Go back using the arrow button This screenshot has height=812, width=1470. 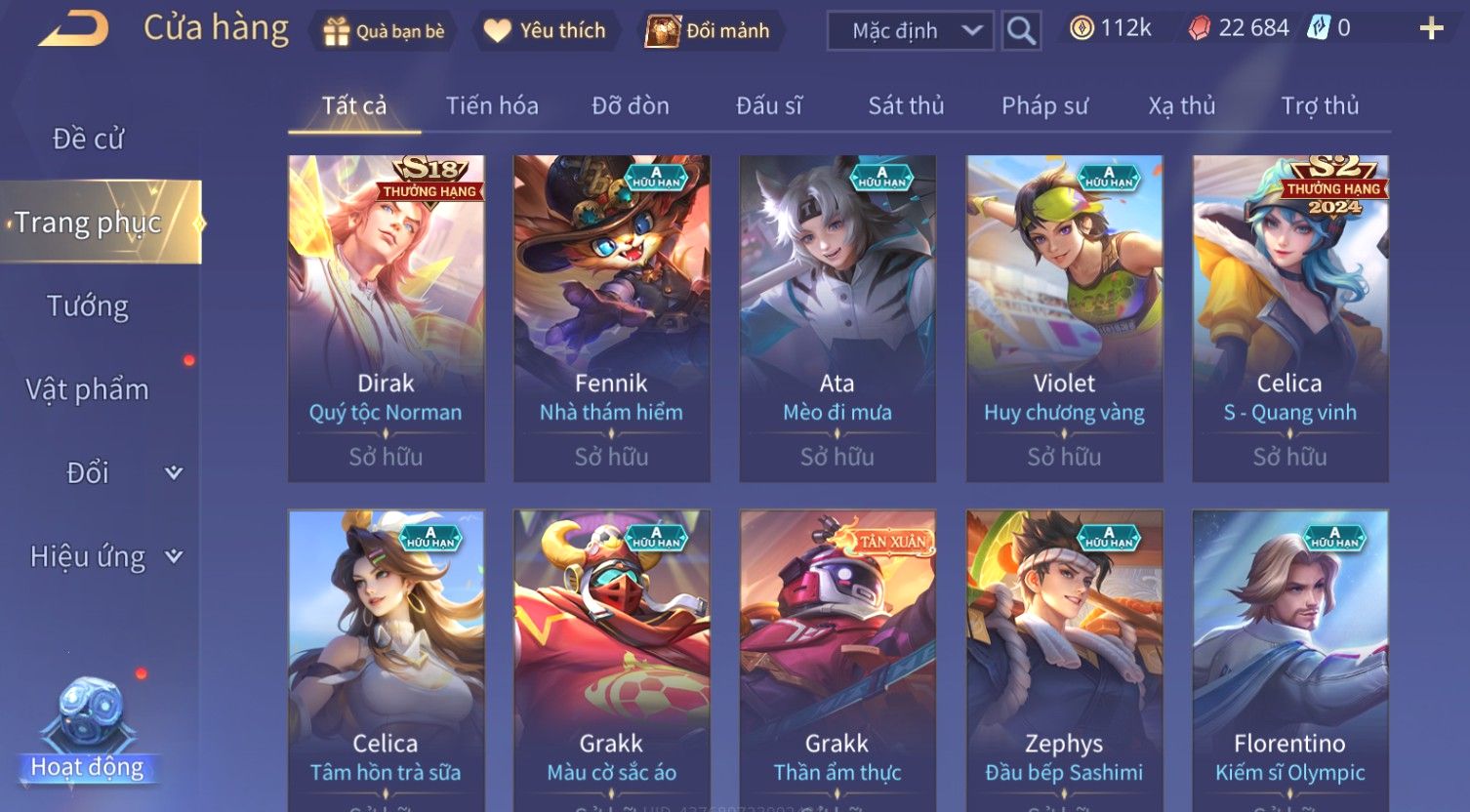pyautogui.click(x=74, y=29)
